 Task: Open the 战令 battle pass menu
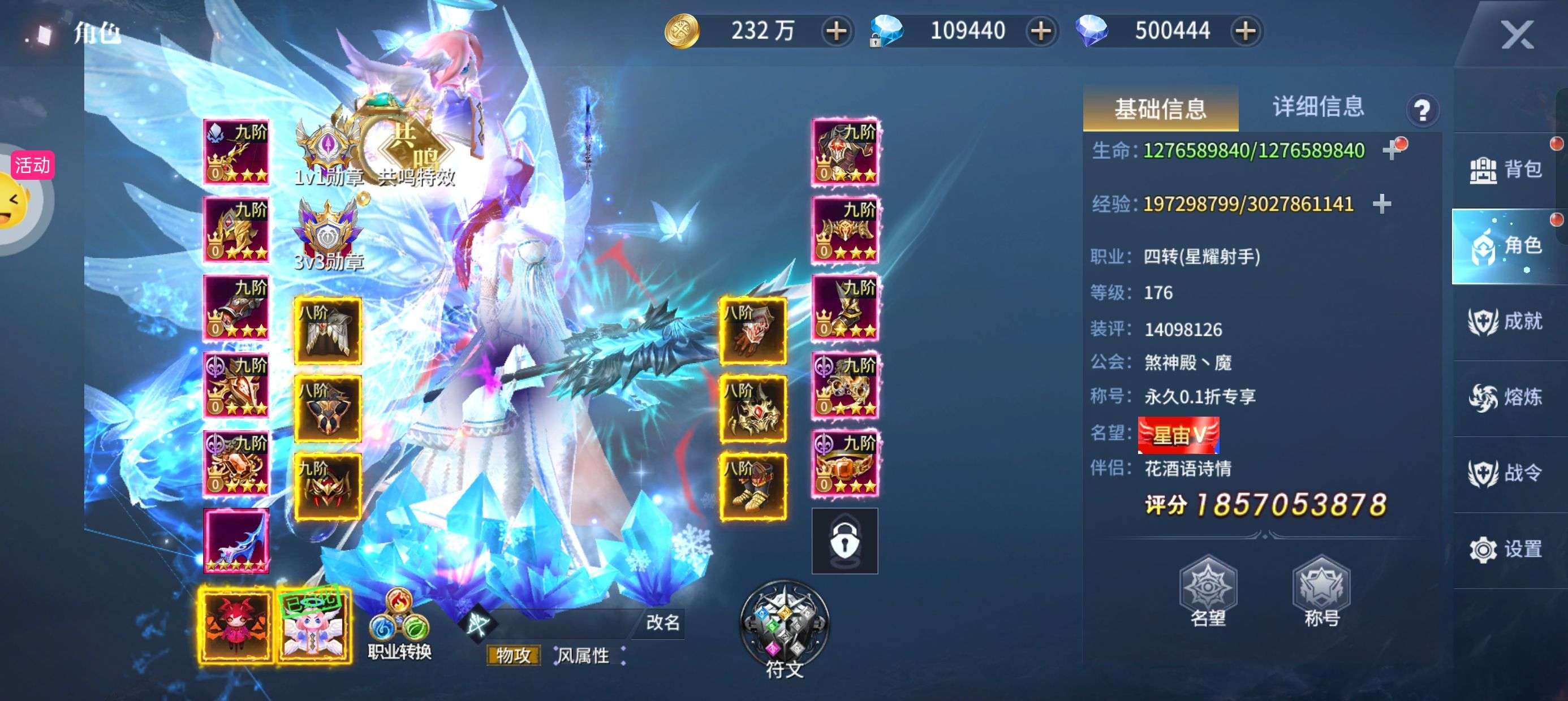point(1506,473)
